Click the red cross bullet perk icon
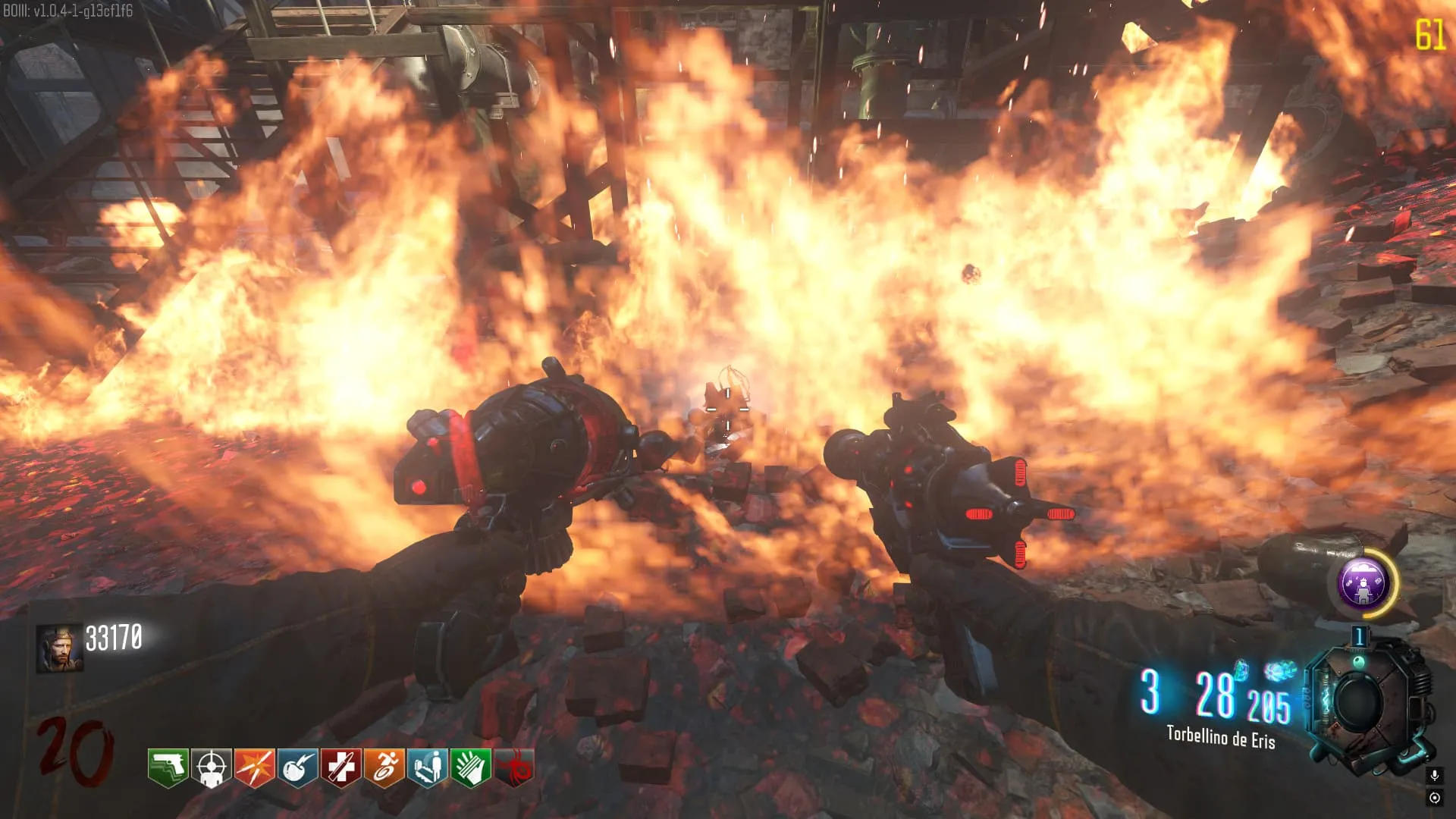 click(x=341, y=767)
